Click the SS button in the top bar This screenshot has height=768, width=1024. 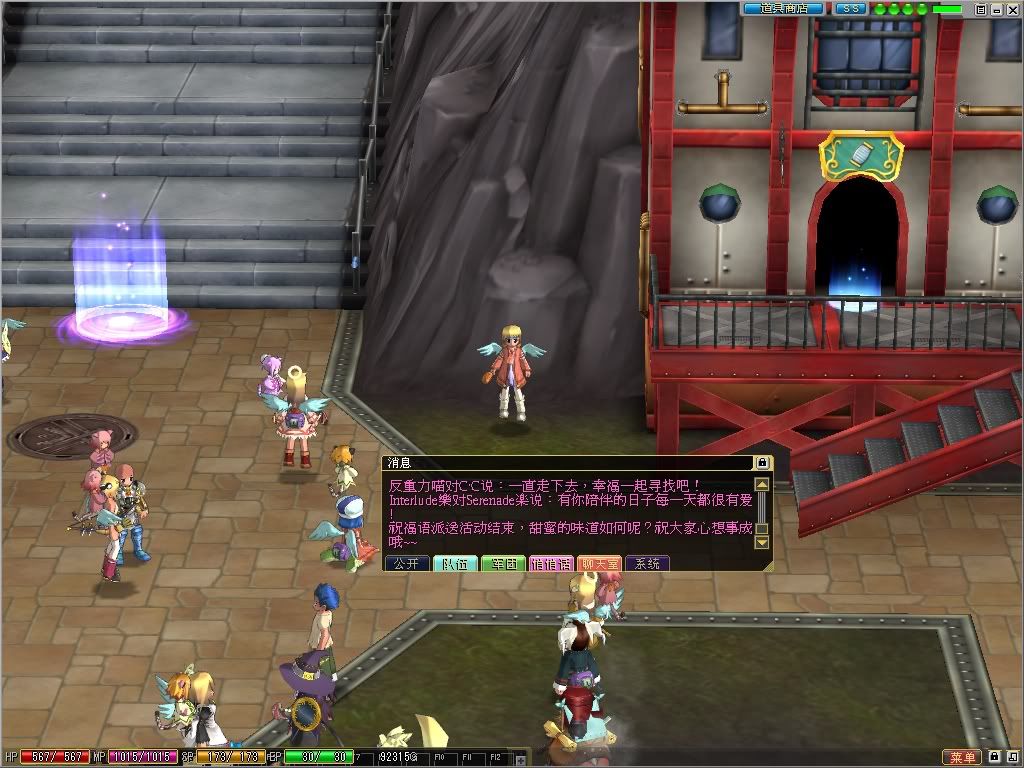850,8
